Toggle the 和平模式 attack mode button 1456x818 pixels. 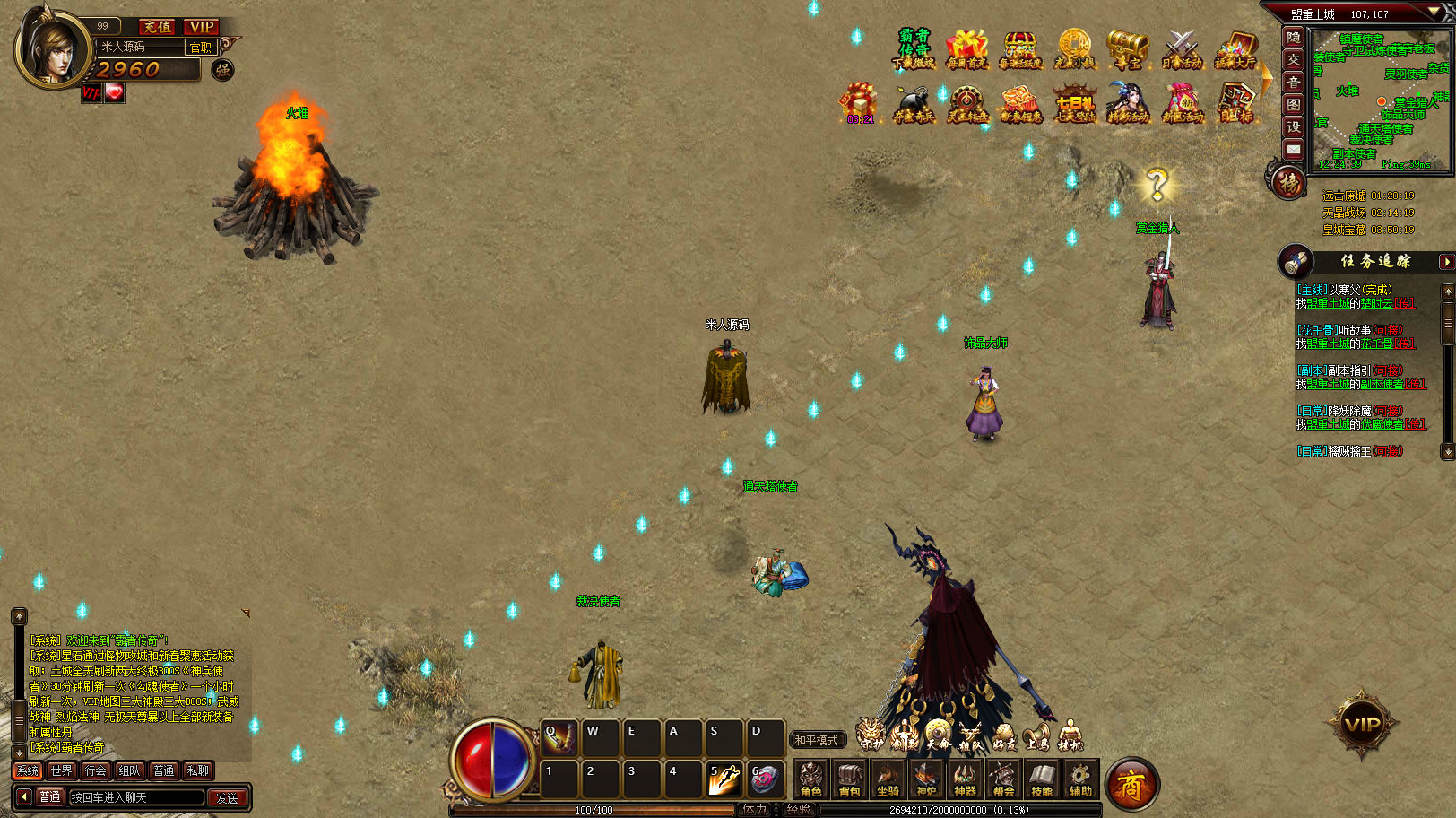[816, 740]
